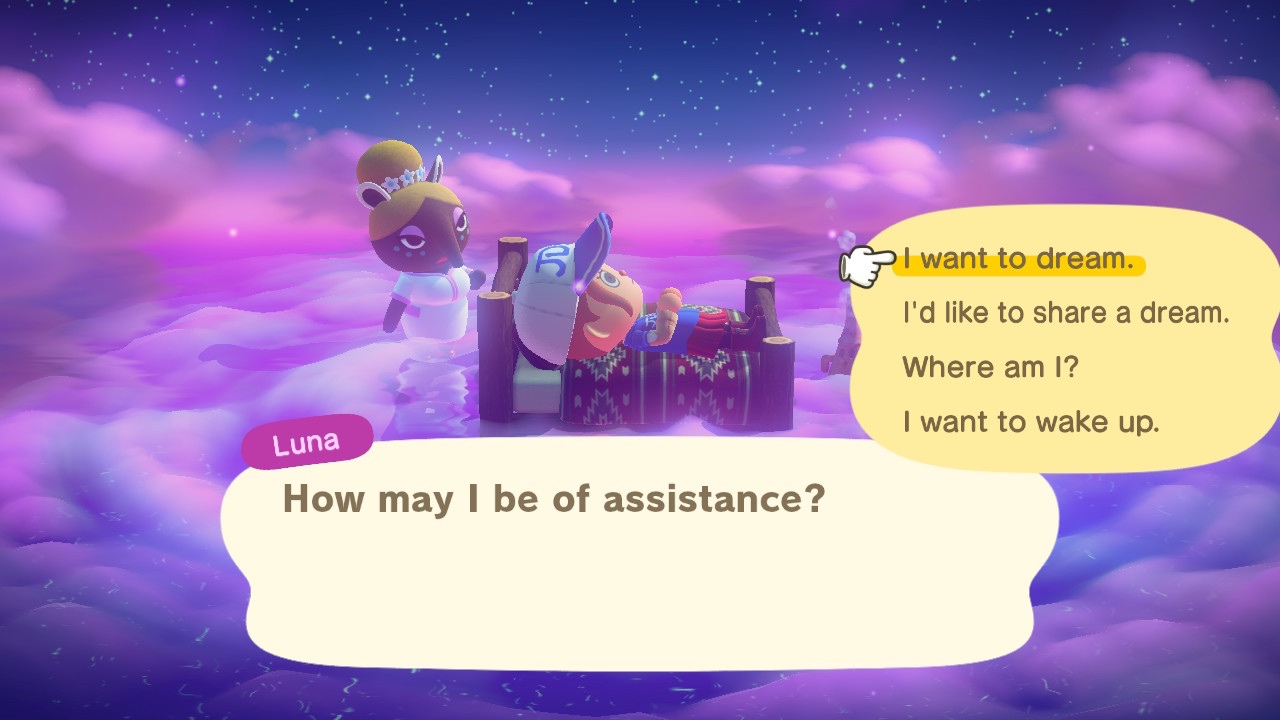The height and width of the screenshot is (720, 1280).
Task: Ask Luna "Where am I?"
Action: point(990,367)
